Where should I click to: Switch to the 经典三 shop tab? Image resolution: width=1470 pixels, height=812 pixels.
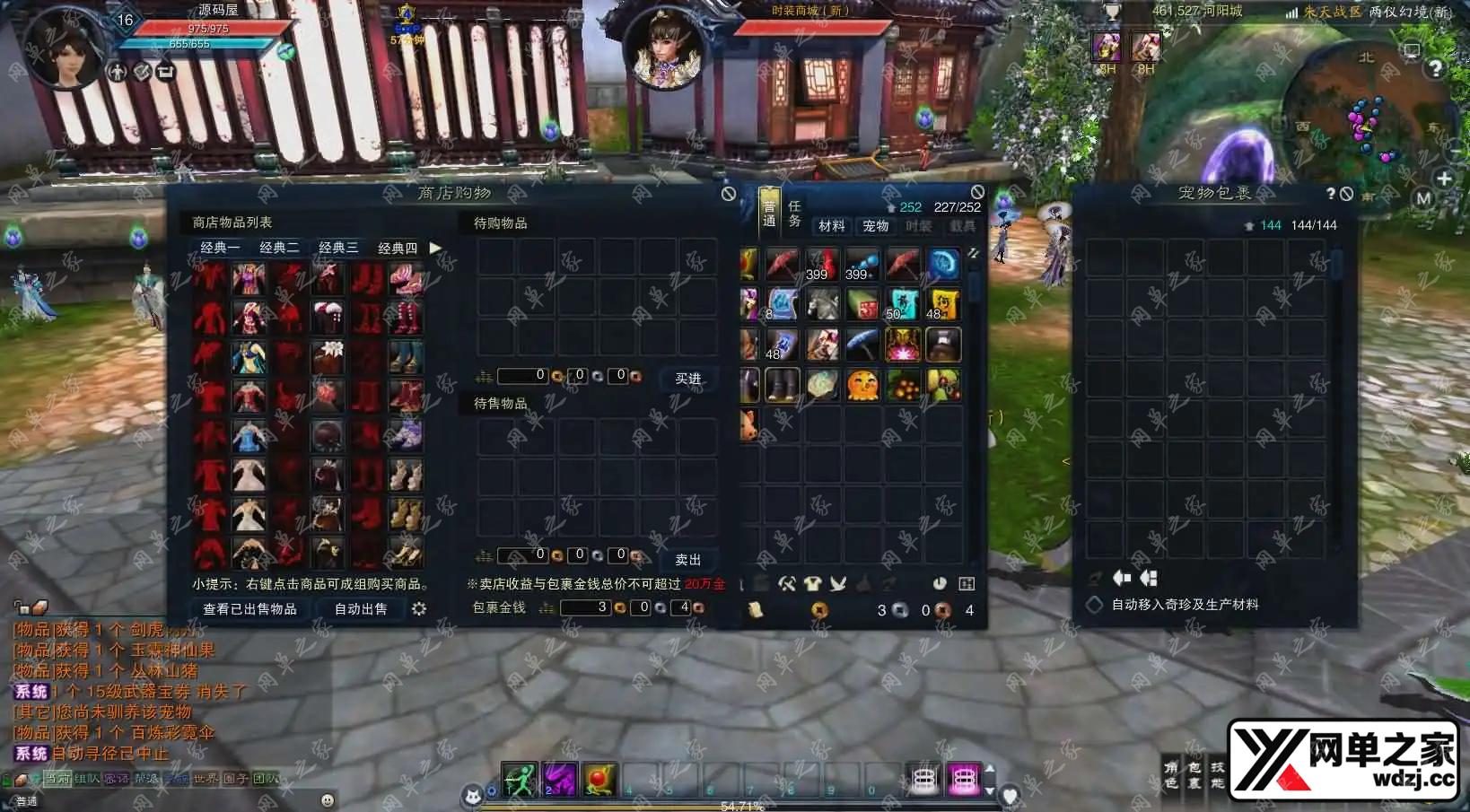pyautogui.click(x=338, y=248)
